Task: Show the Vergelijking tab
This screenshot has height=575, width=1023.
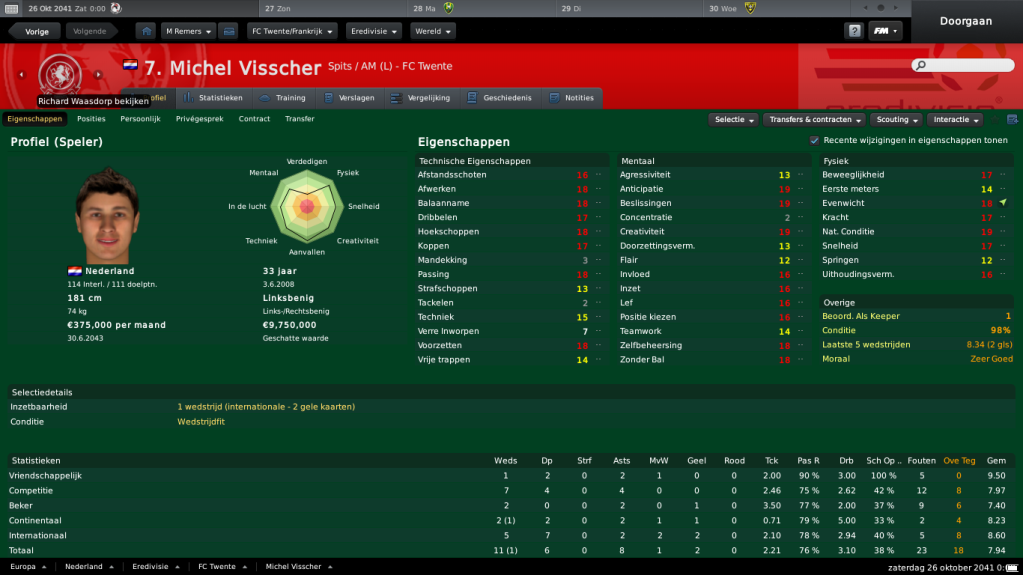Action: (421, 98)
